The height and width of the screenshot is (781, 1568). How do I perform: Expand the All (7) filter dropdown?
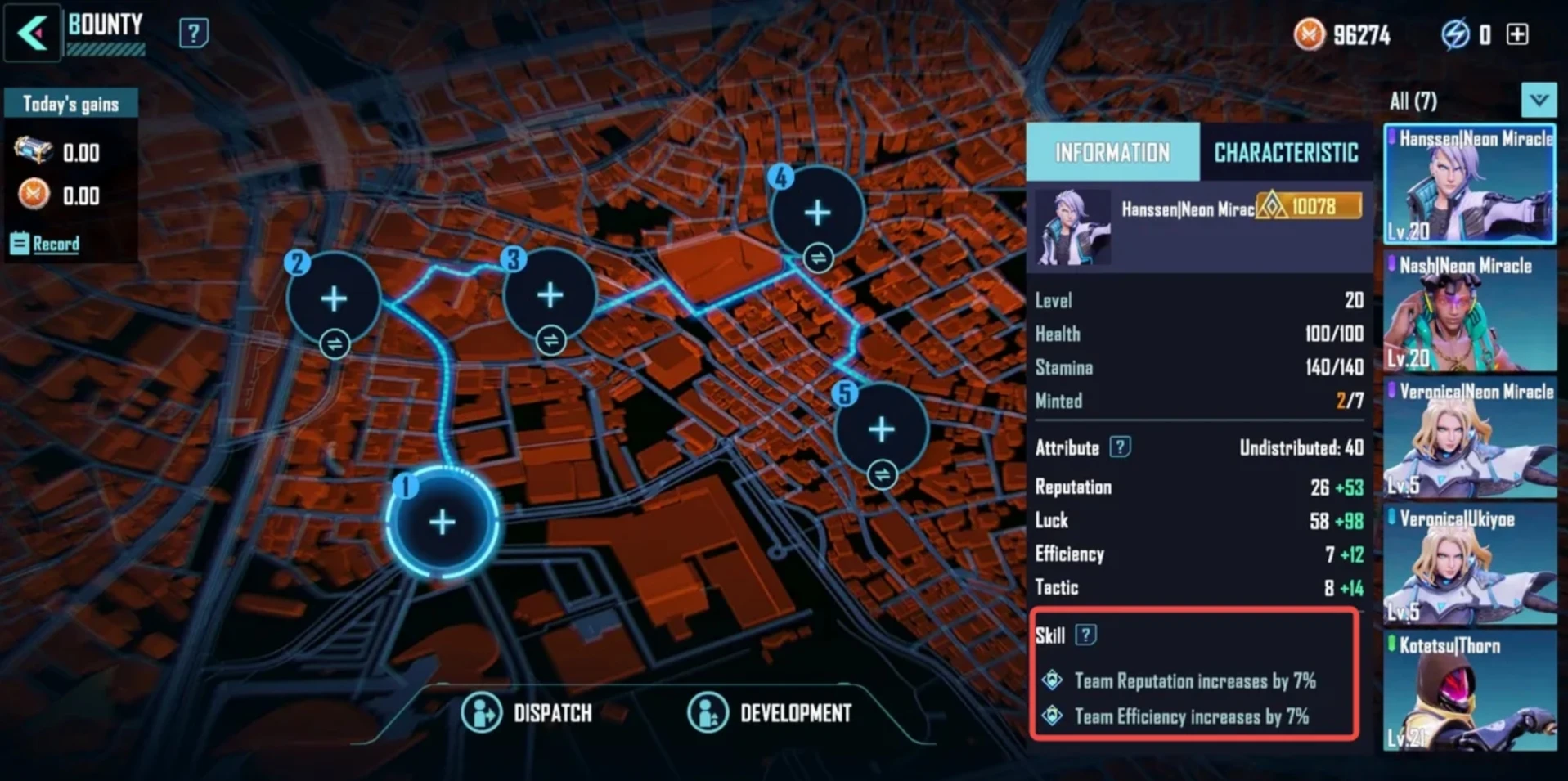1539,101
